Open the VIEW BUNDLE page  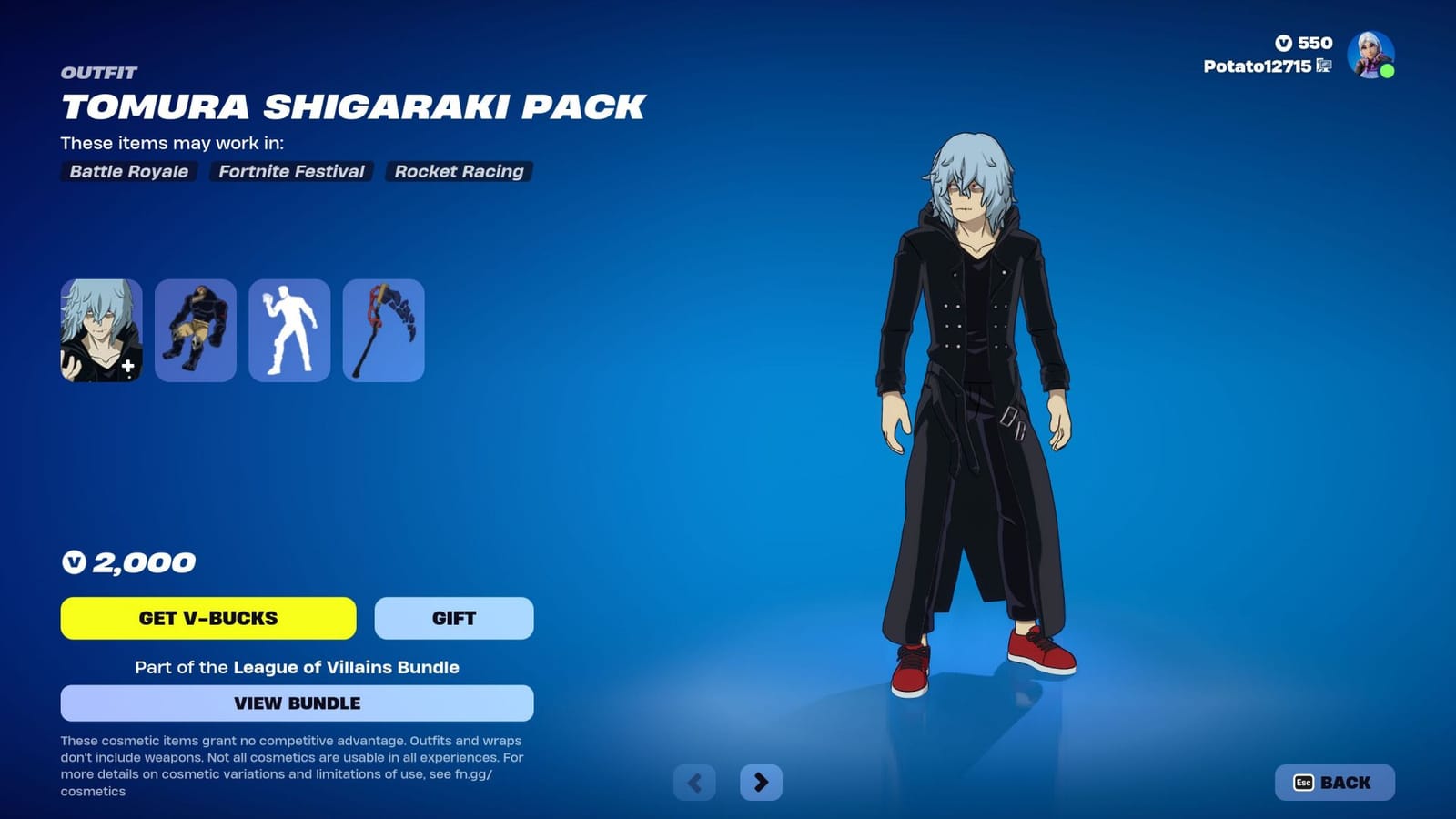coord(296,703)
